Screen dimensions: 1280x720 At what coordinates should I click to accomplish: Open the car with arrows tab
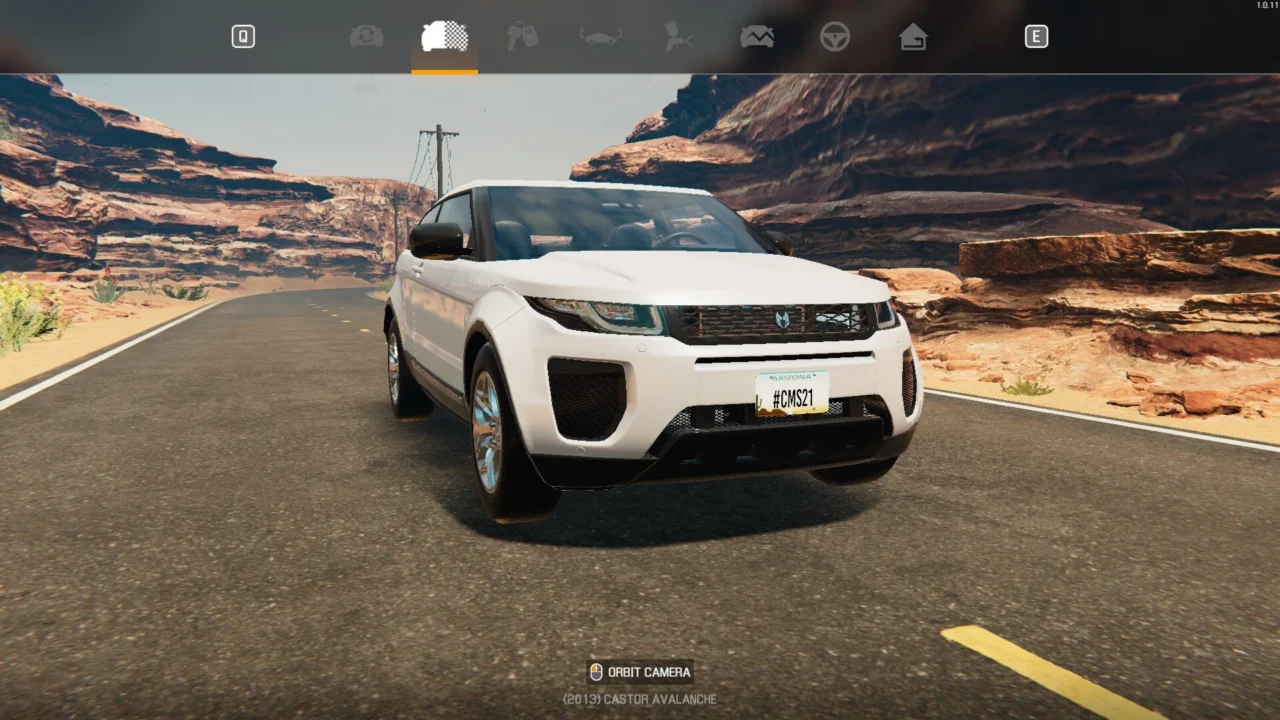tap(601, 37)
